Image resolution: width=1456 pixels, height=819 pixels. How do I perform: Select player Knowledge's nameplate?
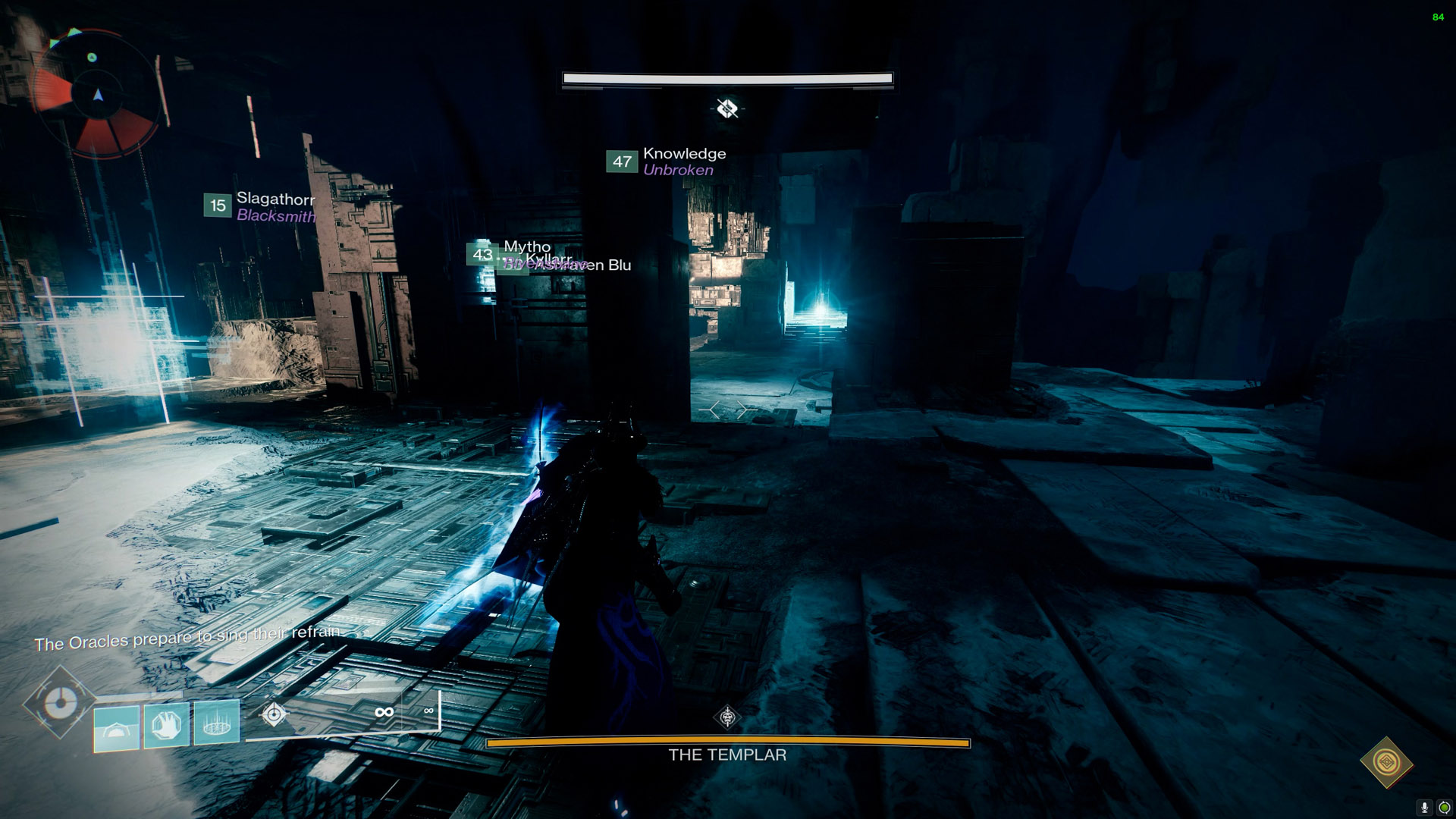[x=667, y=162]
